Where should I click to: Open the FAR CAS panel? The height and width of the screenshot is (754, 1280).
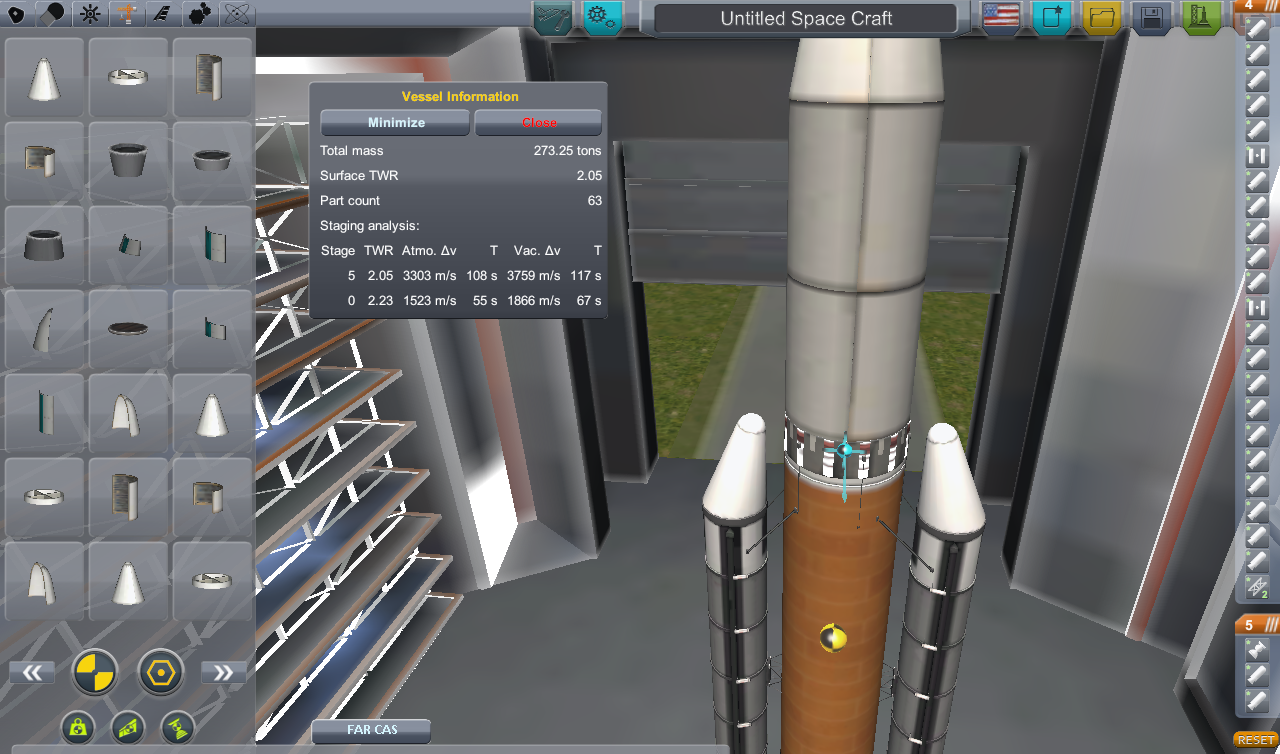pos(370,731)
